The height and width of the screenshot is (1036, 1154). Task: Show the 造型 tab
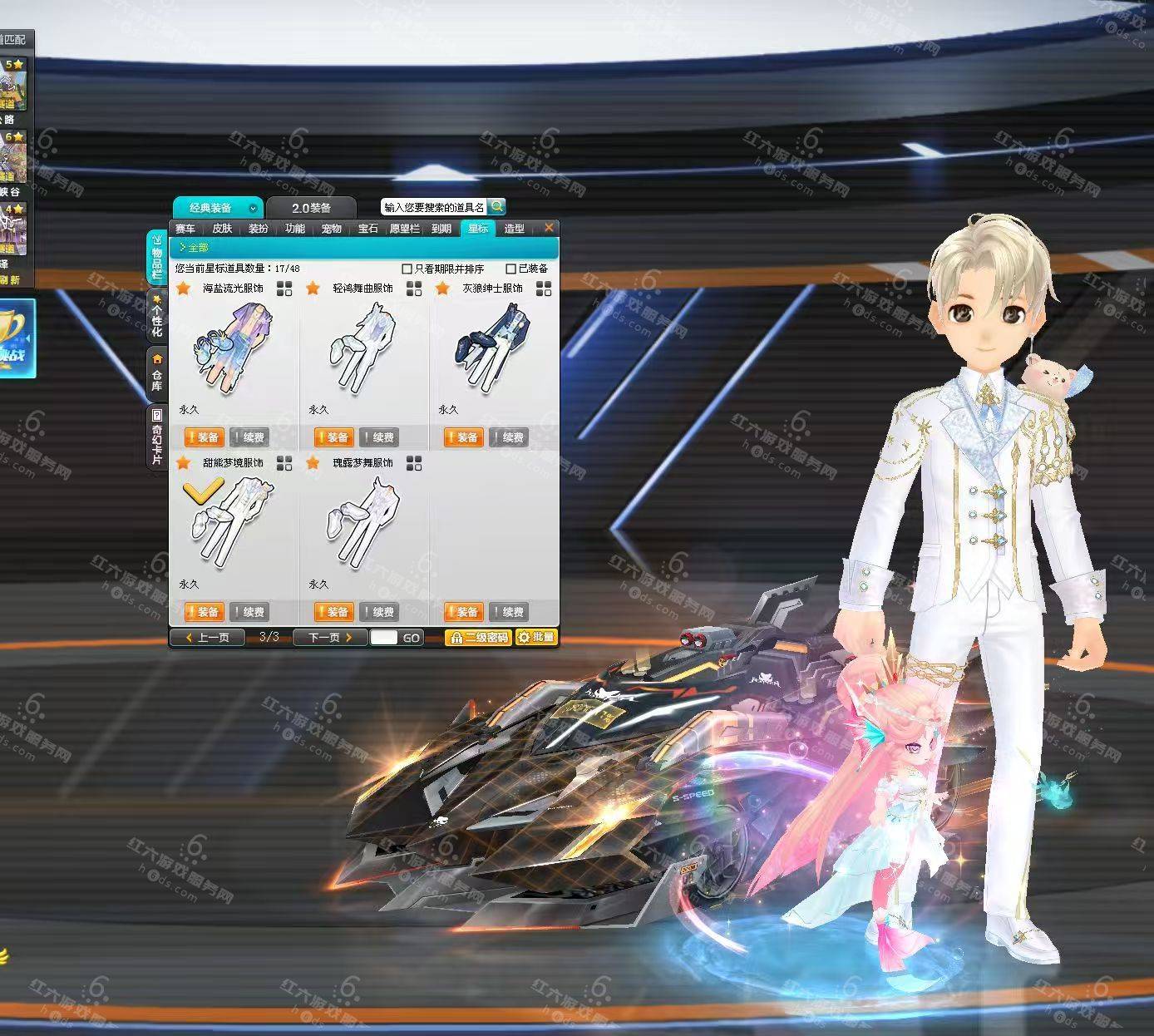click(x=514, y=229)
